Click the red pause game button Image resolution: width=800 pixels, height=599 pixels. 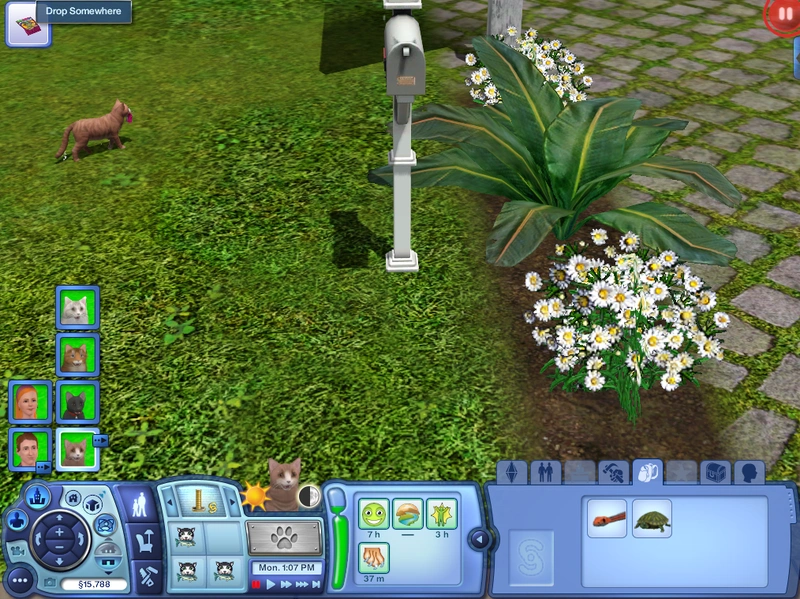tap(256, 584)
